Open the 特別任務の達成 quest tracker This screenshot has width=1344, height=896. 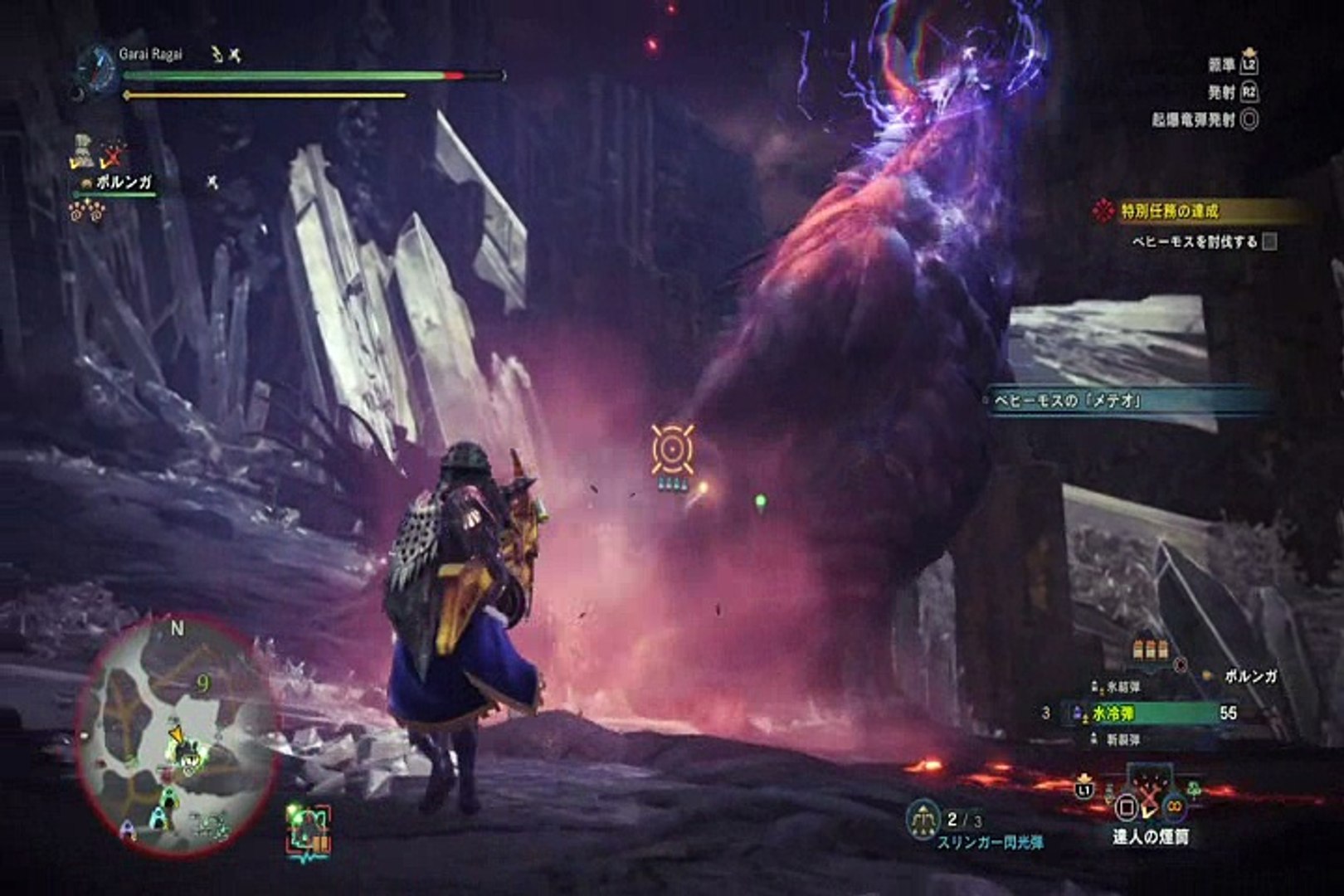(1170, 212)
